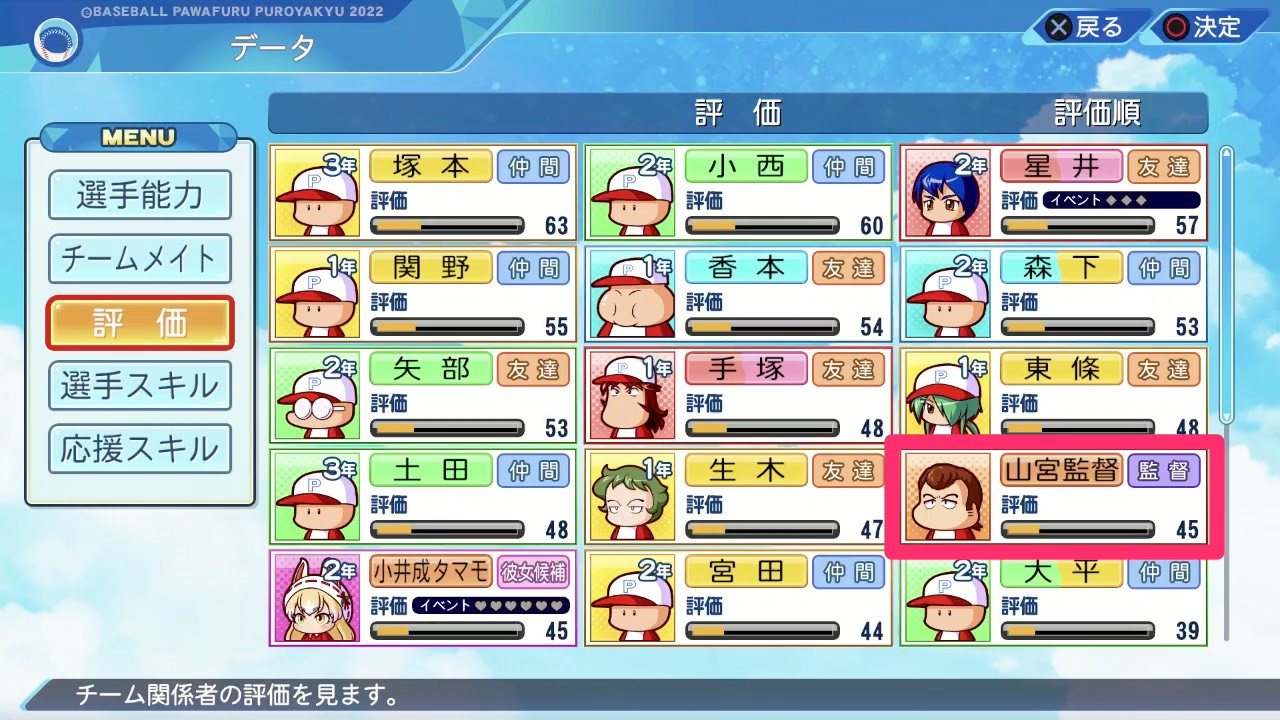Image resolution: width=1280 pixels, height=720 pixels.
Task: Click Yabe's (矢部) glasses portrait icon
Action: [318, 395]
